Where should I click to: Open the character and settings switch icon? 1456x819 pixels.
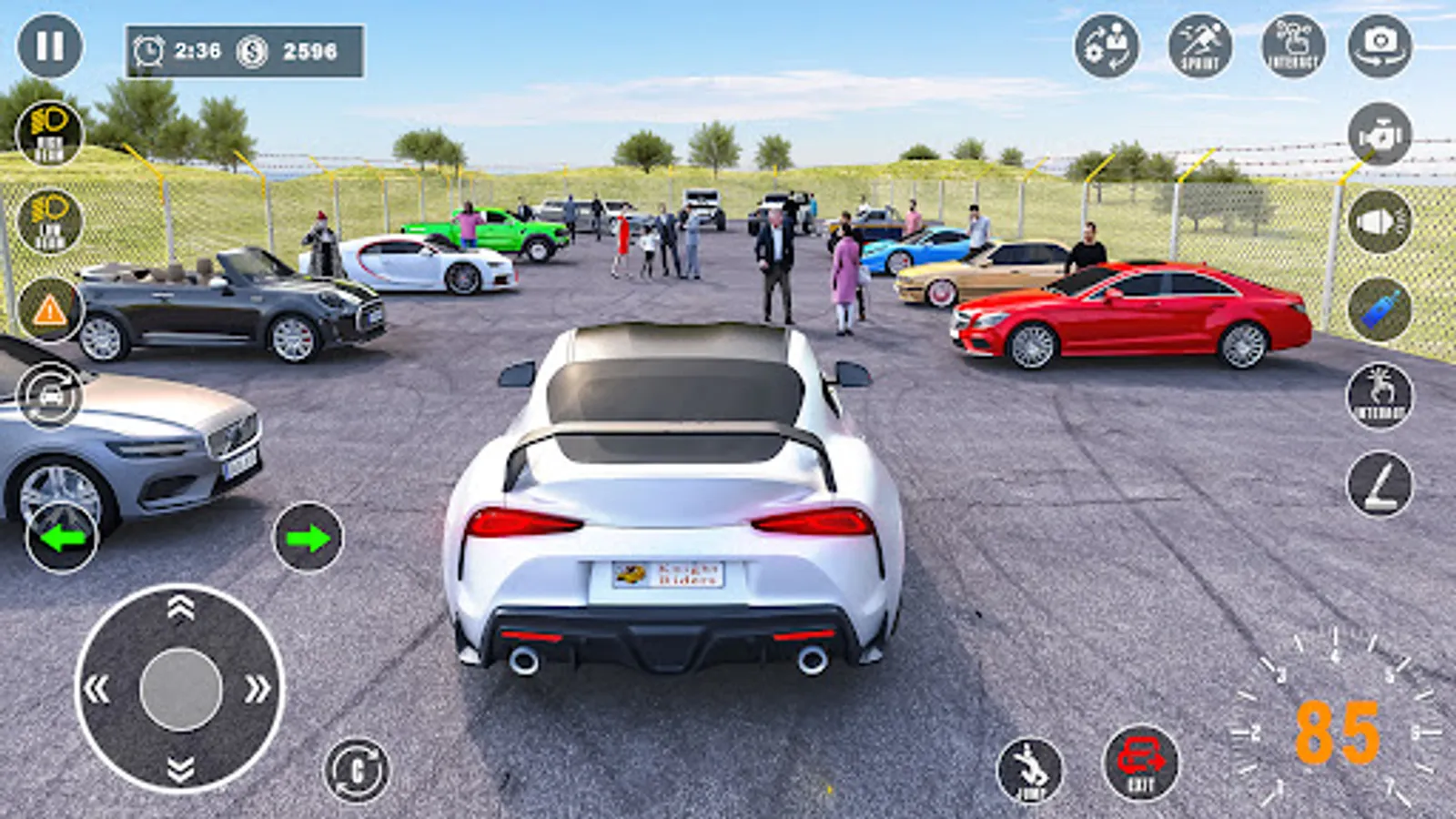click(x=1107, y=45)
